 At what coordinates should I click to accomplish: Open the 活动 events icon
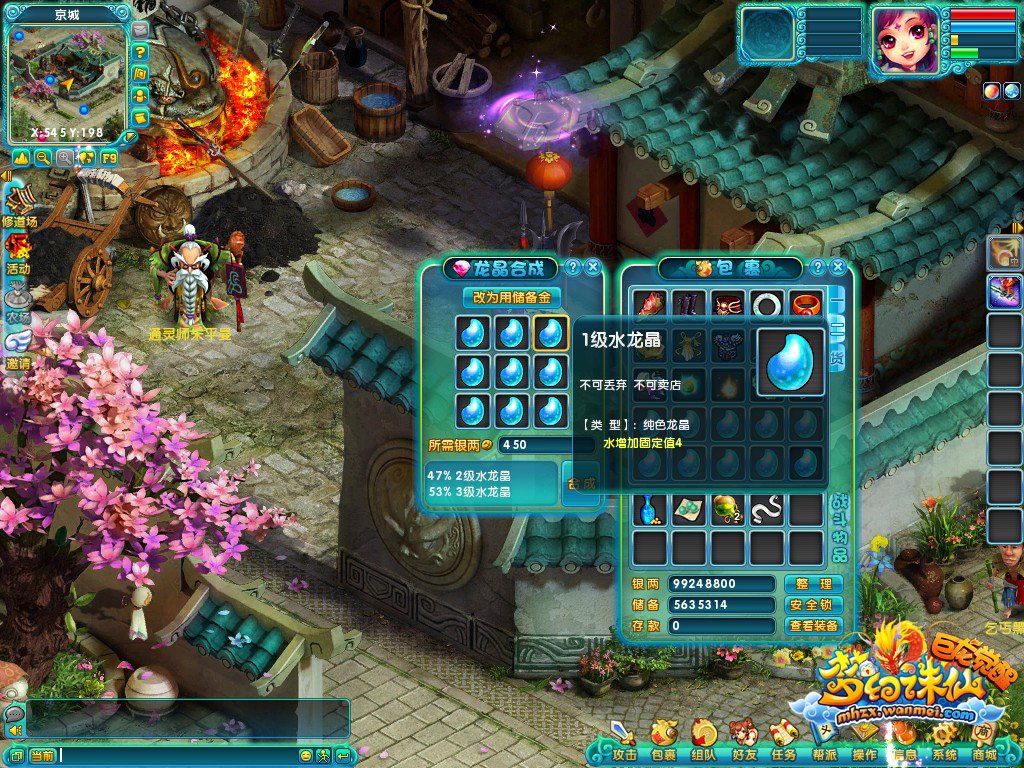[x=18, y=252]
